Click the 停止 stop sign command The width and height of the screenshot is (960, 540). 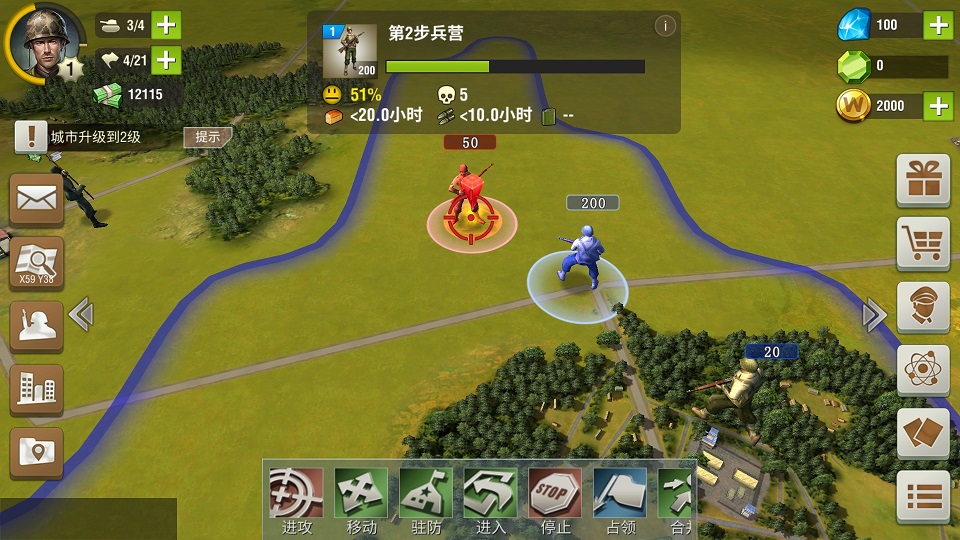(x=555, y=494)
